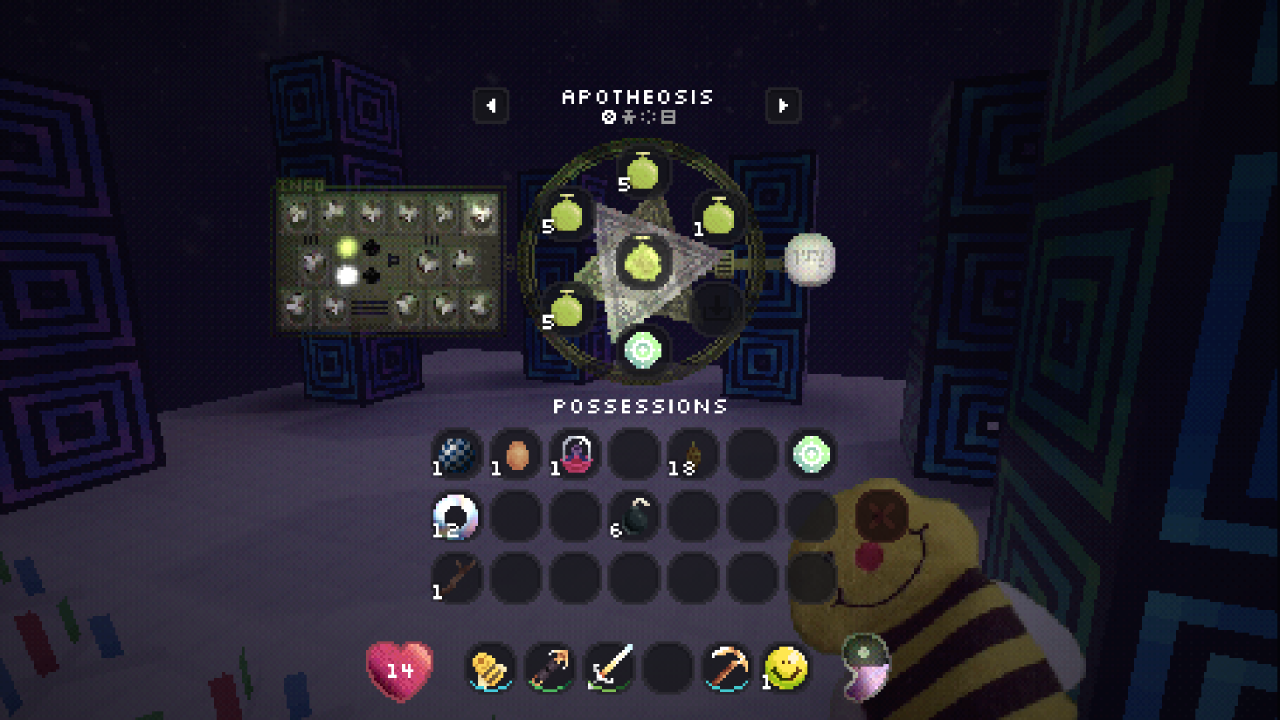This screenshot has height=720, width=1280.
Task: Go to the next crafting page arrow
Action: [x=783, y=105]
